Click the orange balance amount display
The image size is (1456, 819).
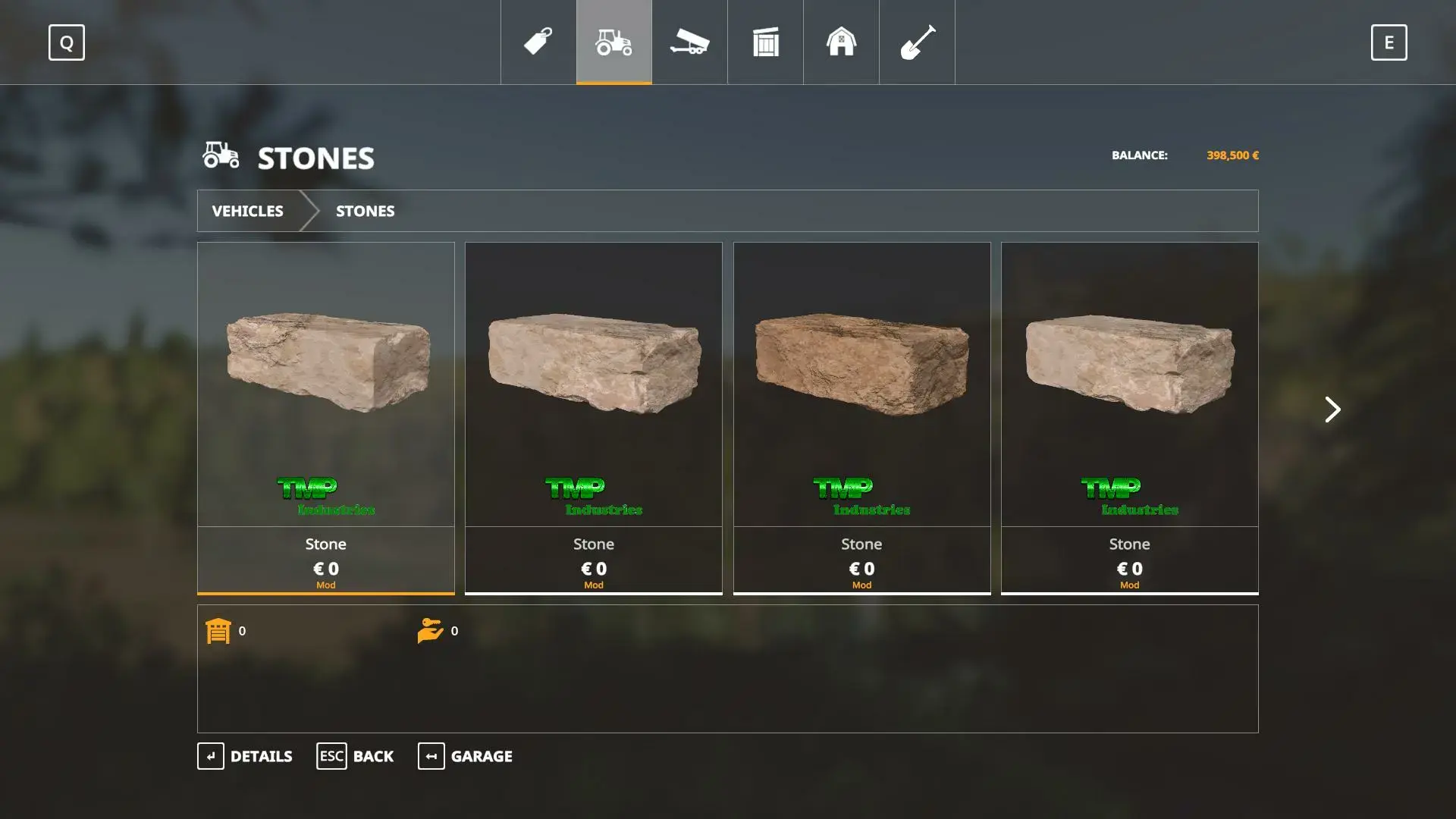click(1232, 155)
